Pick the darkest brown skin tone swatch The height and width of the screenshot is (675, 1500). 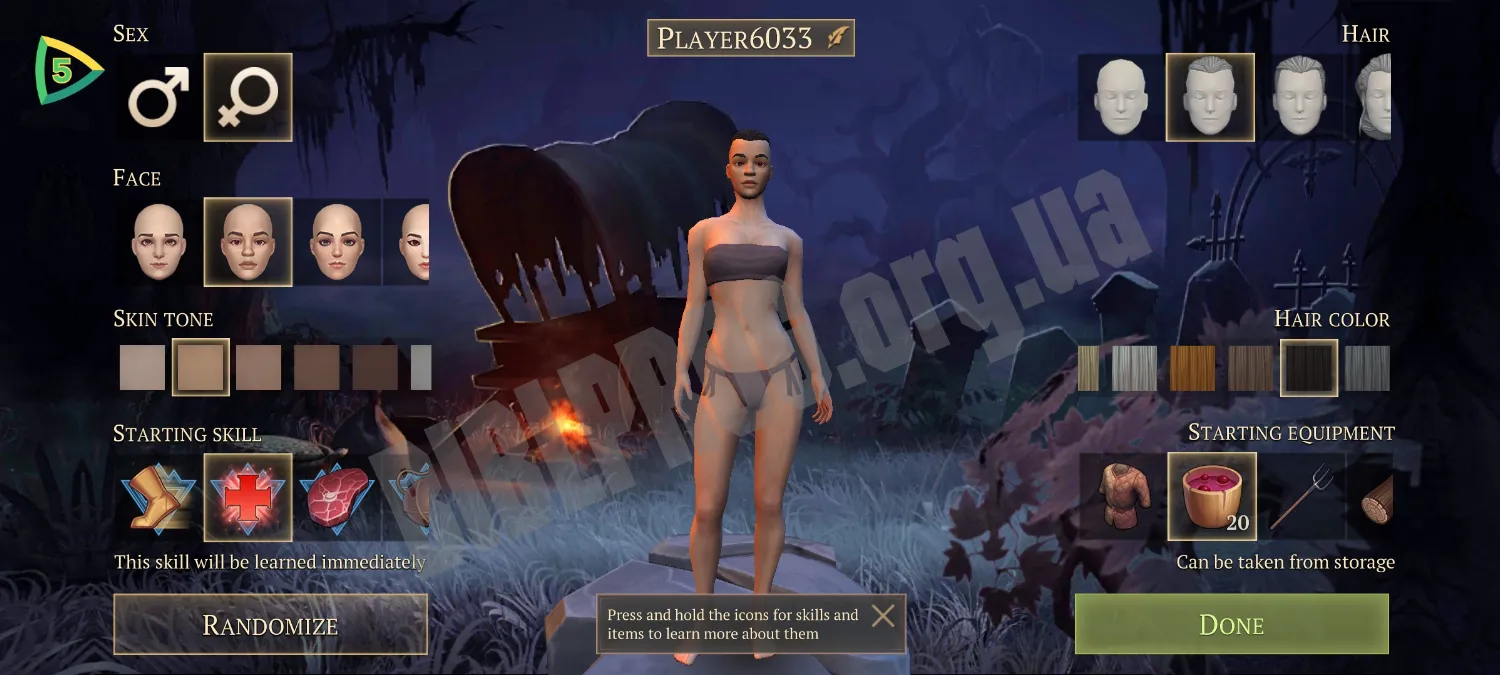375,367
